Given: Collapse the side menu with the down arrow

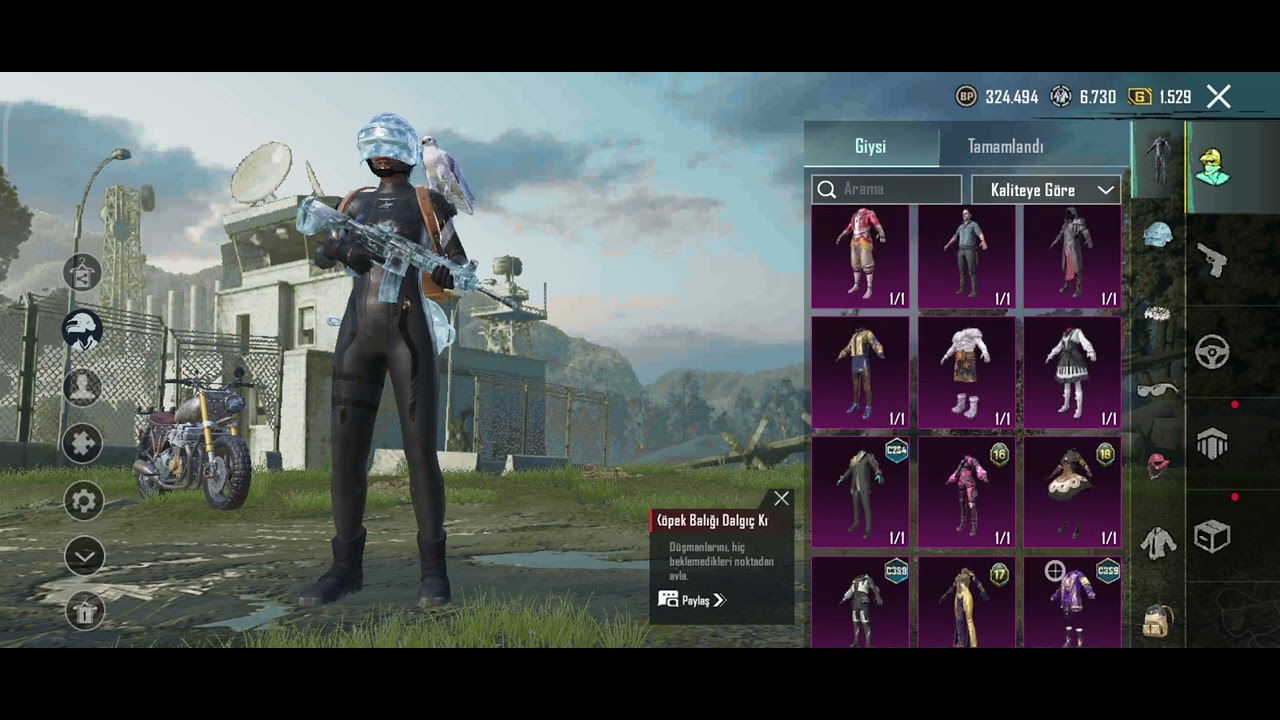Looking at the screenshot, I should point(84,556).
